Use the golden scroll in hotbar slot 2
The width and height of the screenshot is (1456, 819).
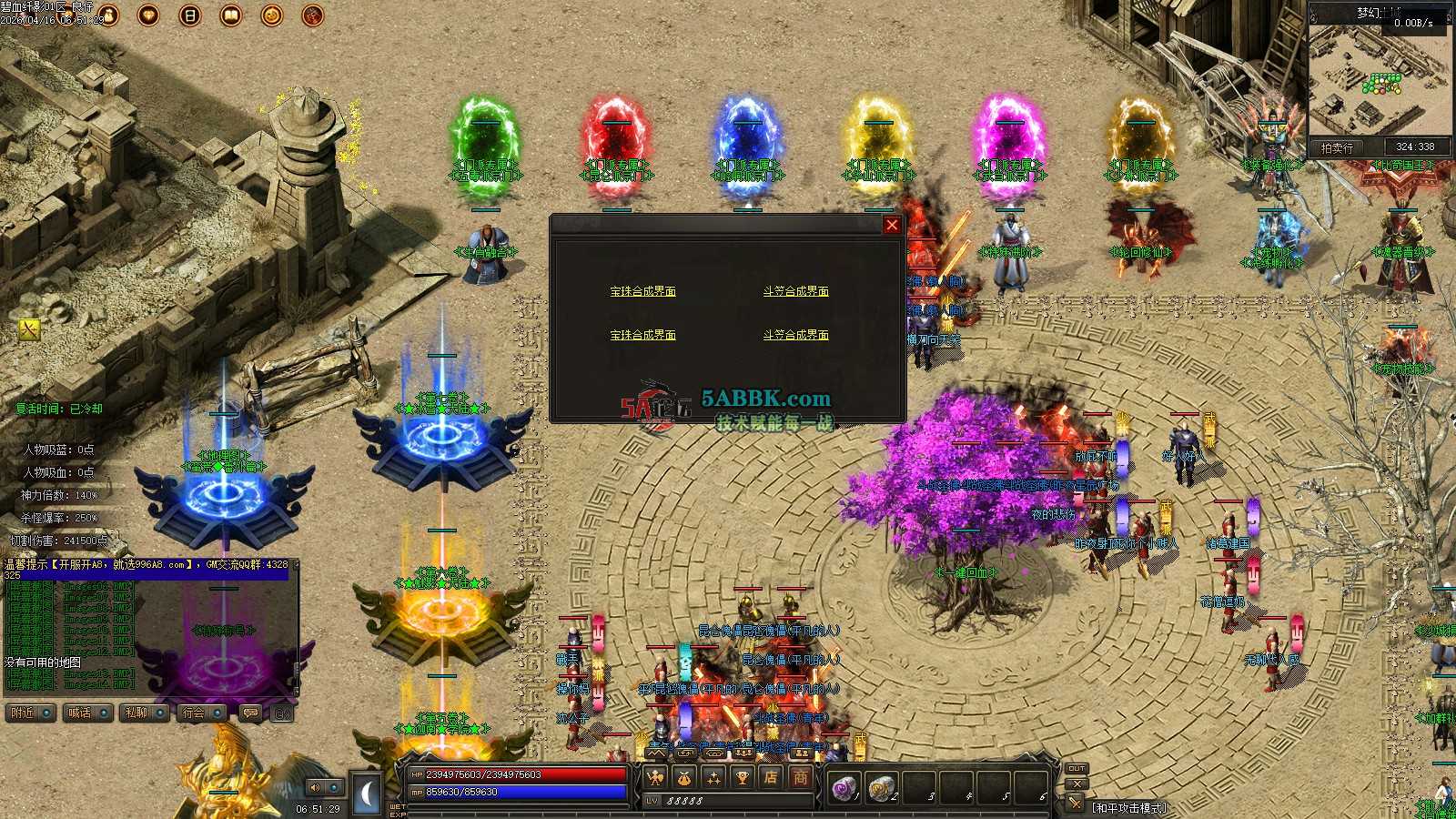[x=881, y=787]
